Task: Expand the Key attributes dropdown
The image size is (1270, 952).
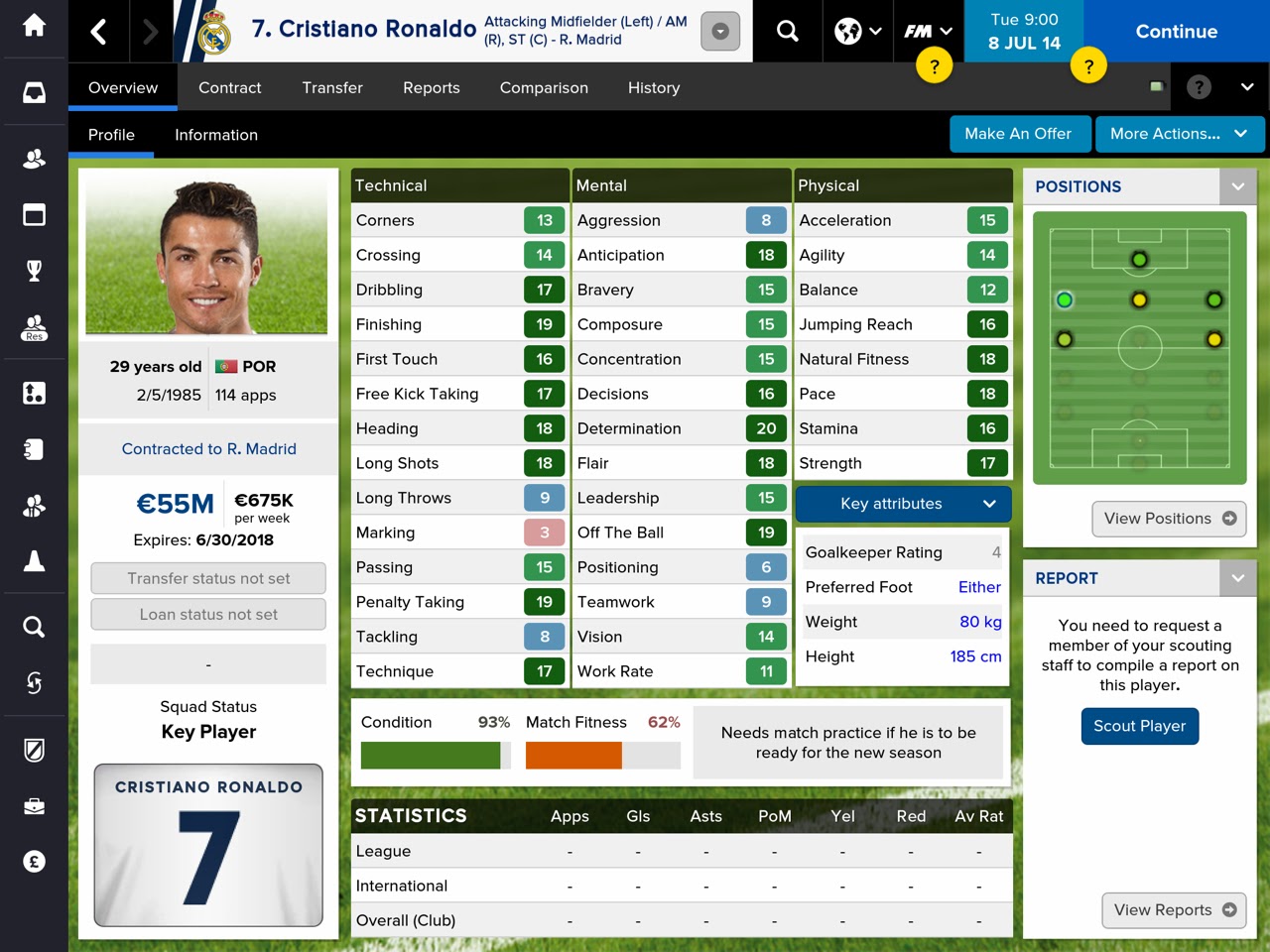Action: click(902, 504)
